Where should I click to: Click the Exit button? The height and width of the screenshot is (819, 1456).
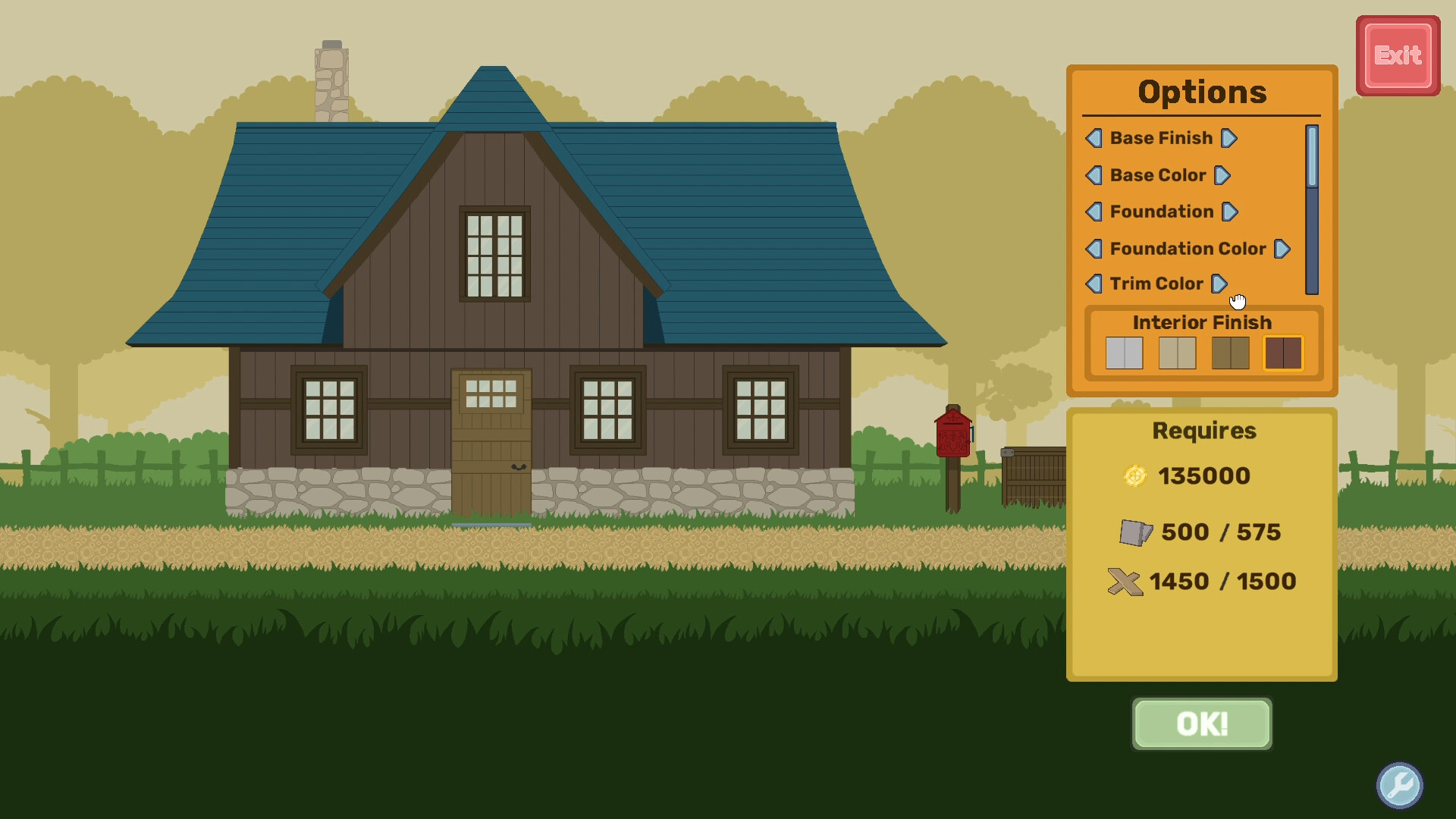click(1398, 55)
